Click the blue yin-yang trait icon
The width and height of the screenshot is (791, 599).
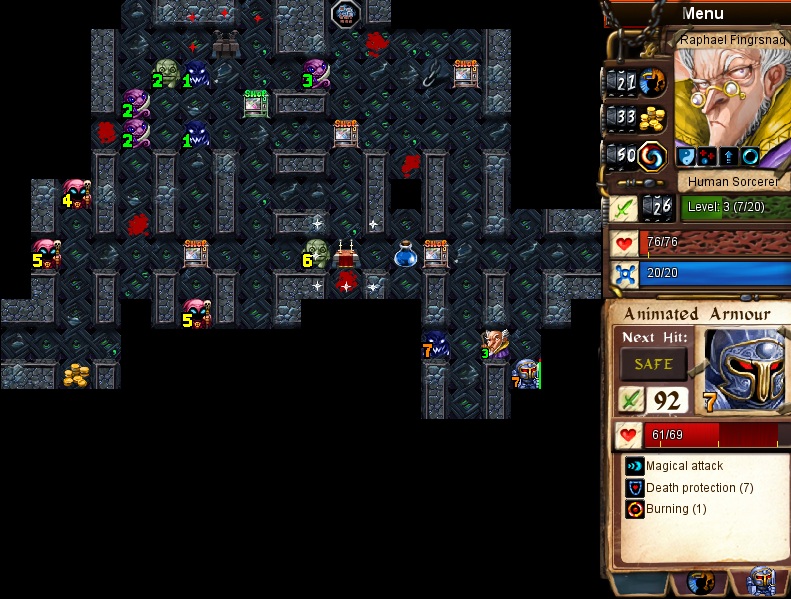687,157
